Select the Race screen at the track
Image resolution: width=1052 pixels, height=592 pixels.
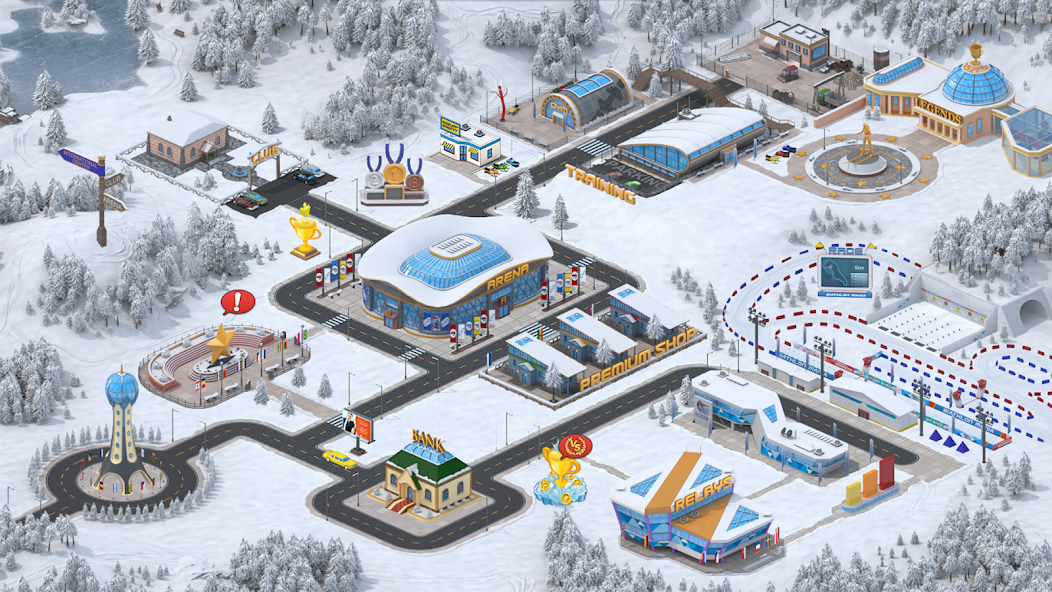tap(844, 271)
